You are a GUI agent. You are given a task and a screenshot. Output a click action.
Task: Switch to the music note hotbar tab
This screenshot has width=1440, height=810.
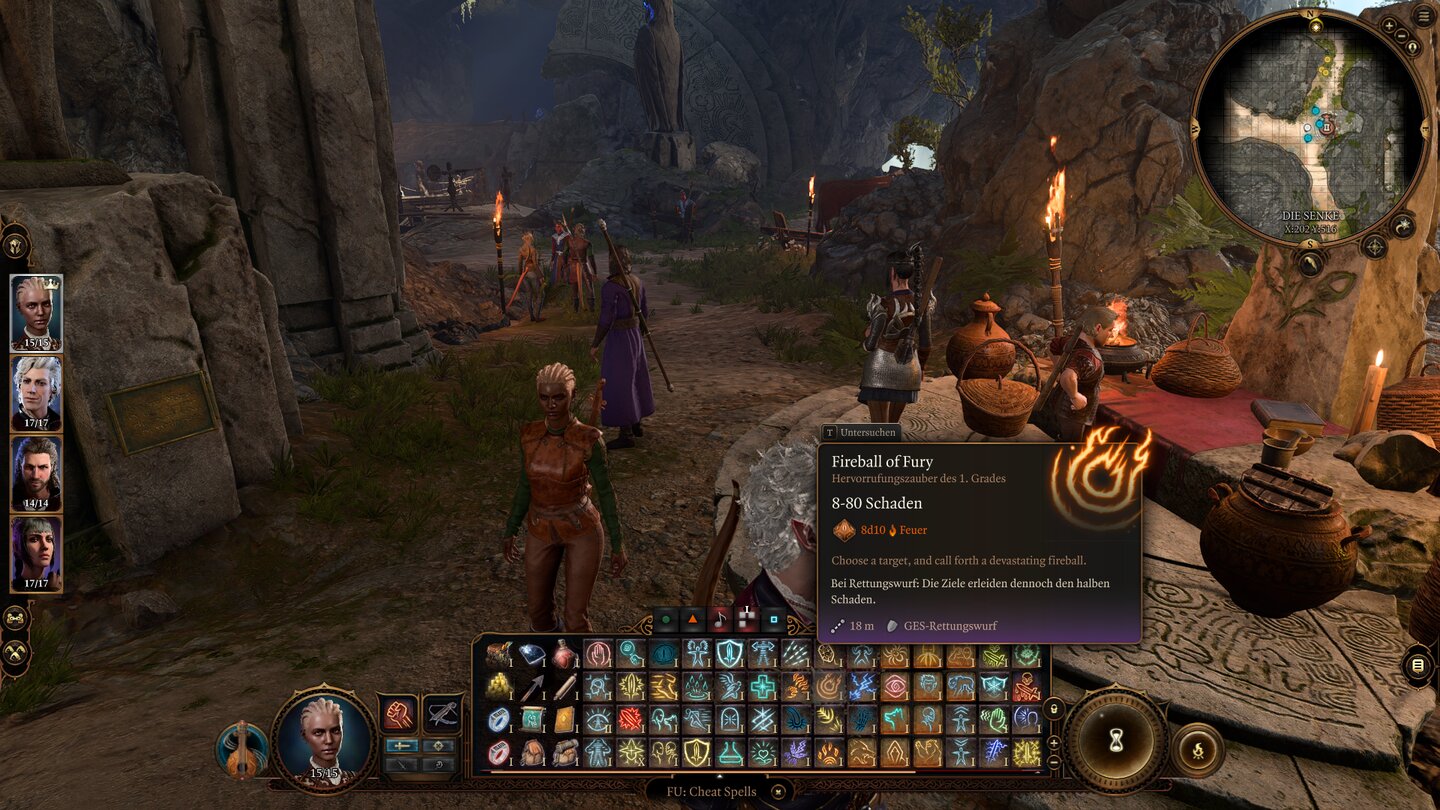tap(720, 620)
